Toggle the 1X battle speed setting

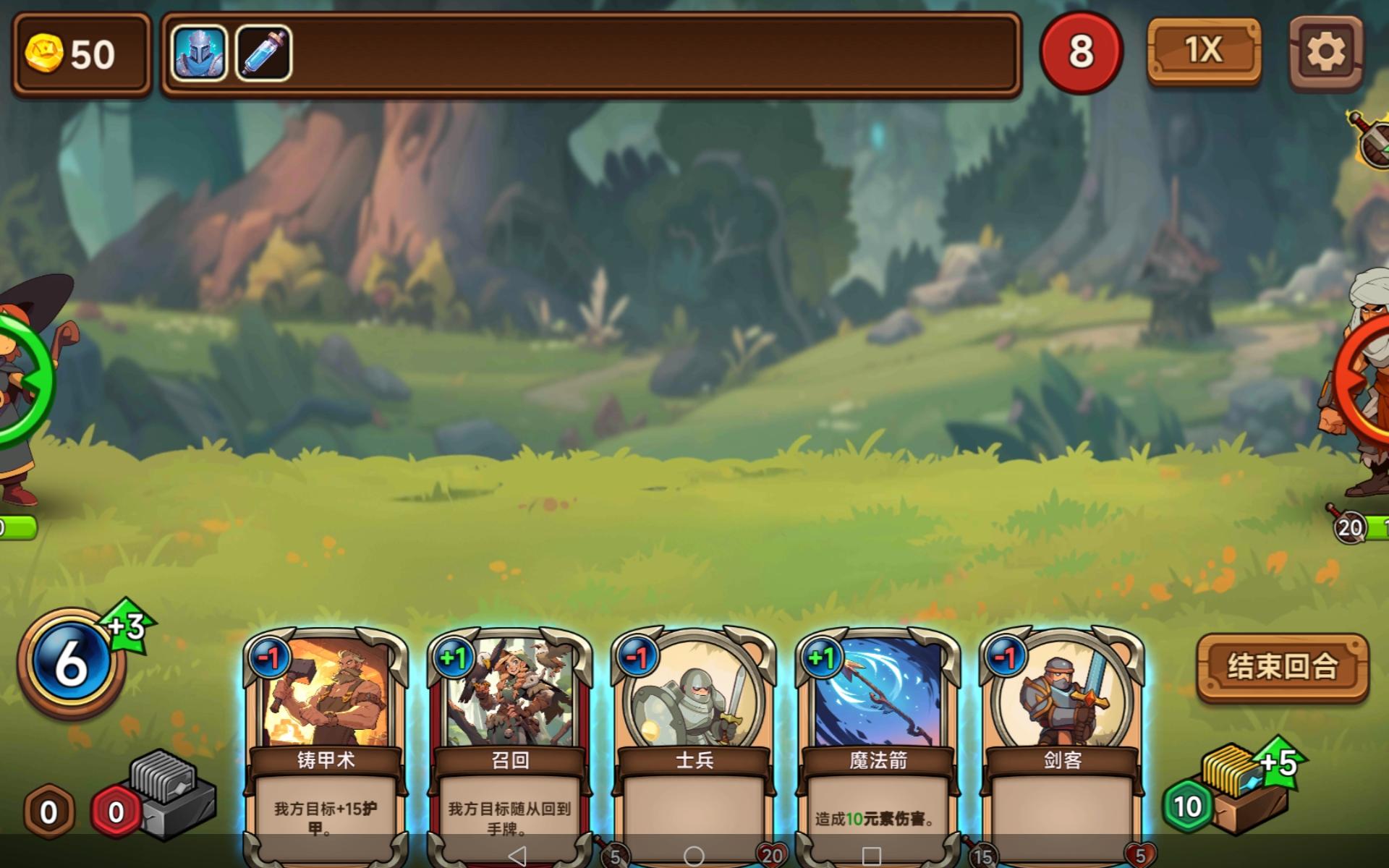pyautogui.click(x=1203, y=51)
